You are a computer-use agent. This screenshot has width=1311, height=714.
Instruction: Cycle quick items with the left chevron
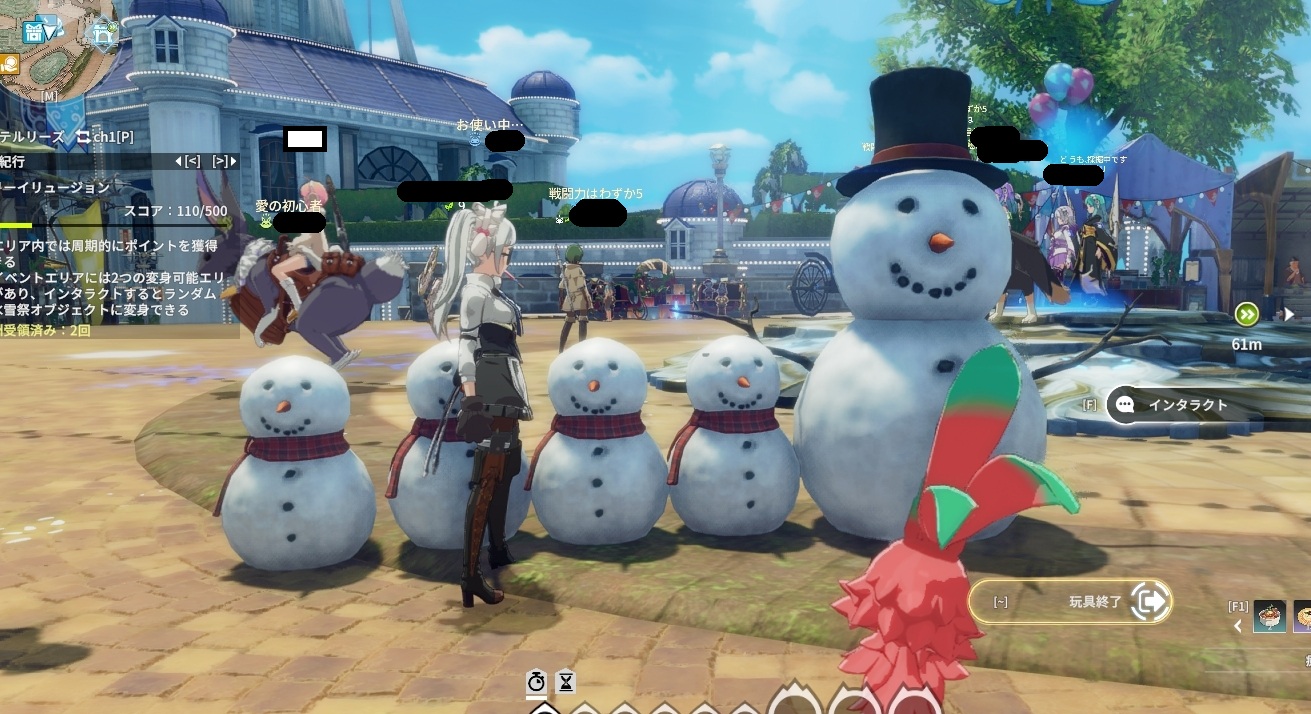click(1237, 626)
